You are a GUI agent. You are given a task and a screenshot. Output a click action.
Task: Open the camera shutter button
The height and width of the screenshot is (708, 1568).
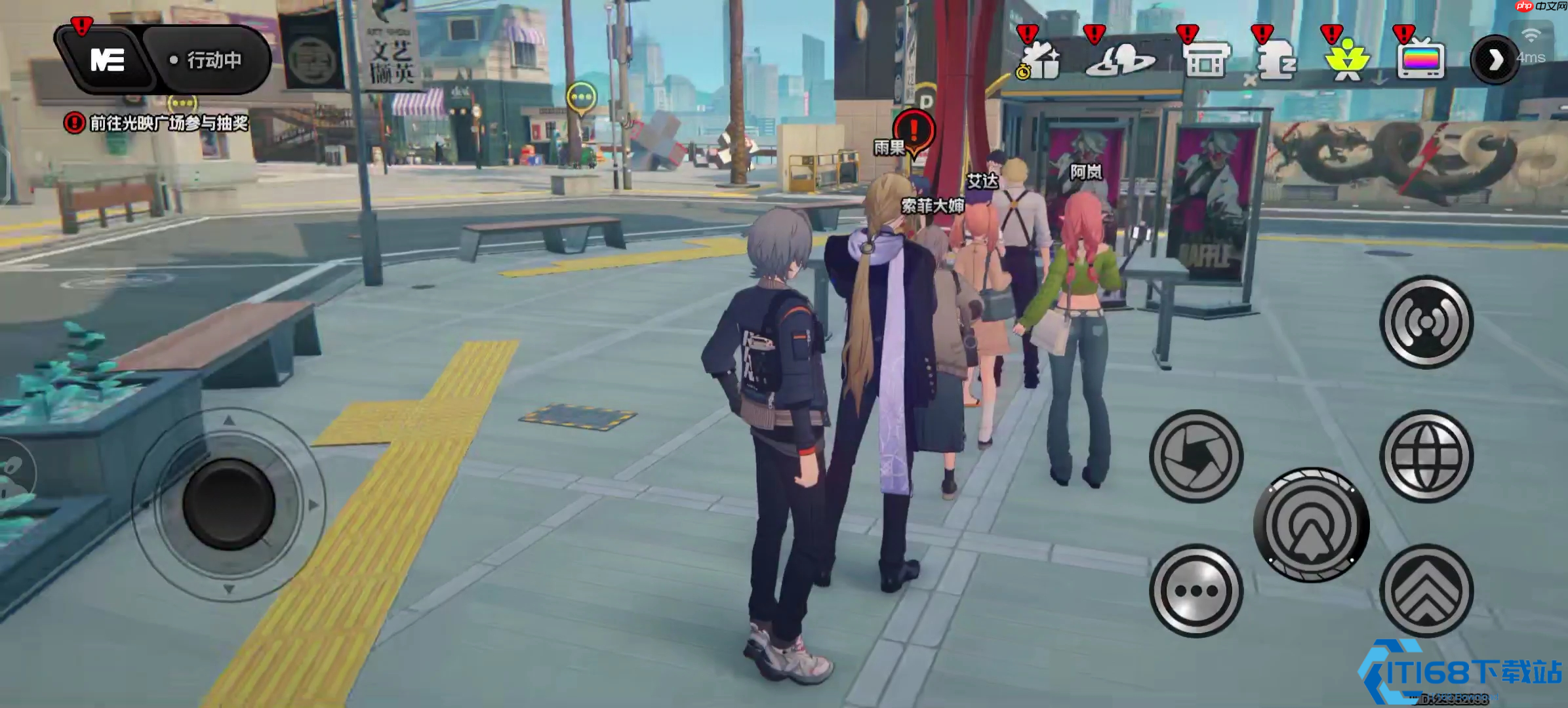[x=1196, y=456]
